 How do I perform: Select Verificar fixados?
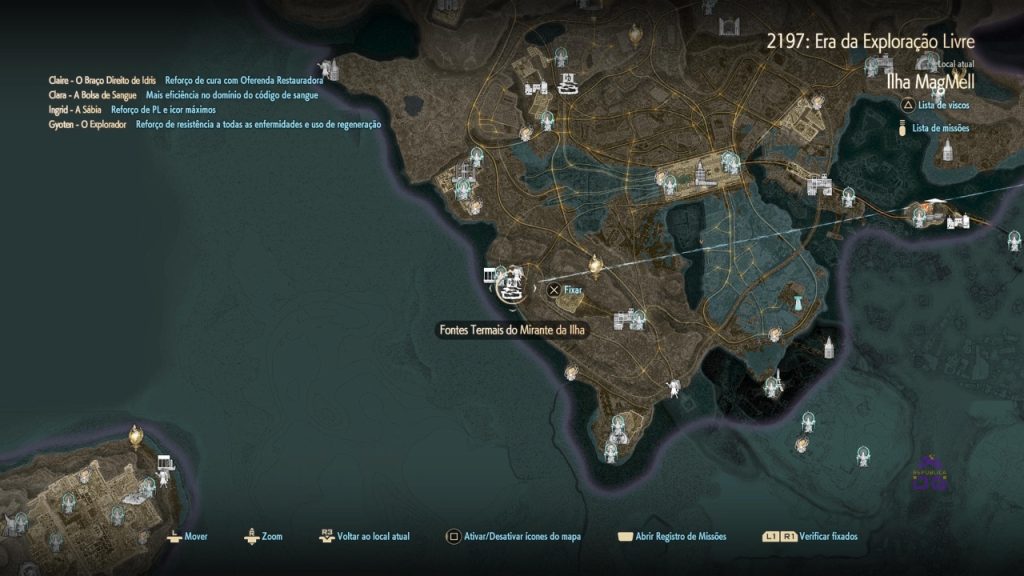[x=809, y=537]
